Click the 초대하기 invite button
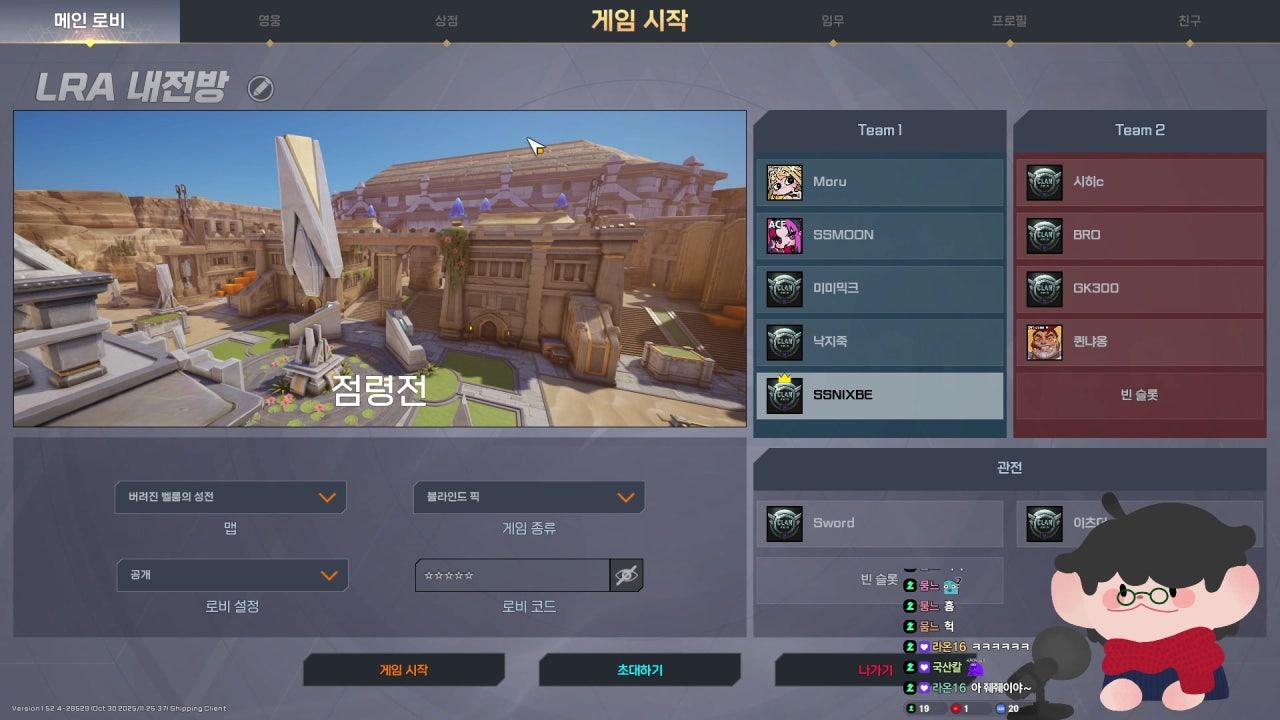Image resolution: width=1280 pixels, height=720 pixels. (x=640, y=670)
